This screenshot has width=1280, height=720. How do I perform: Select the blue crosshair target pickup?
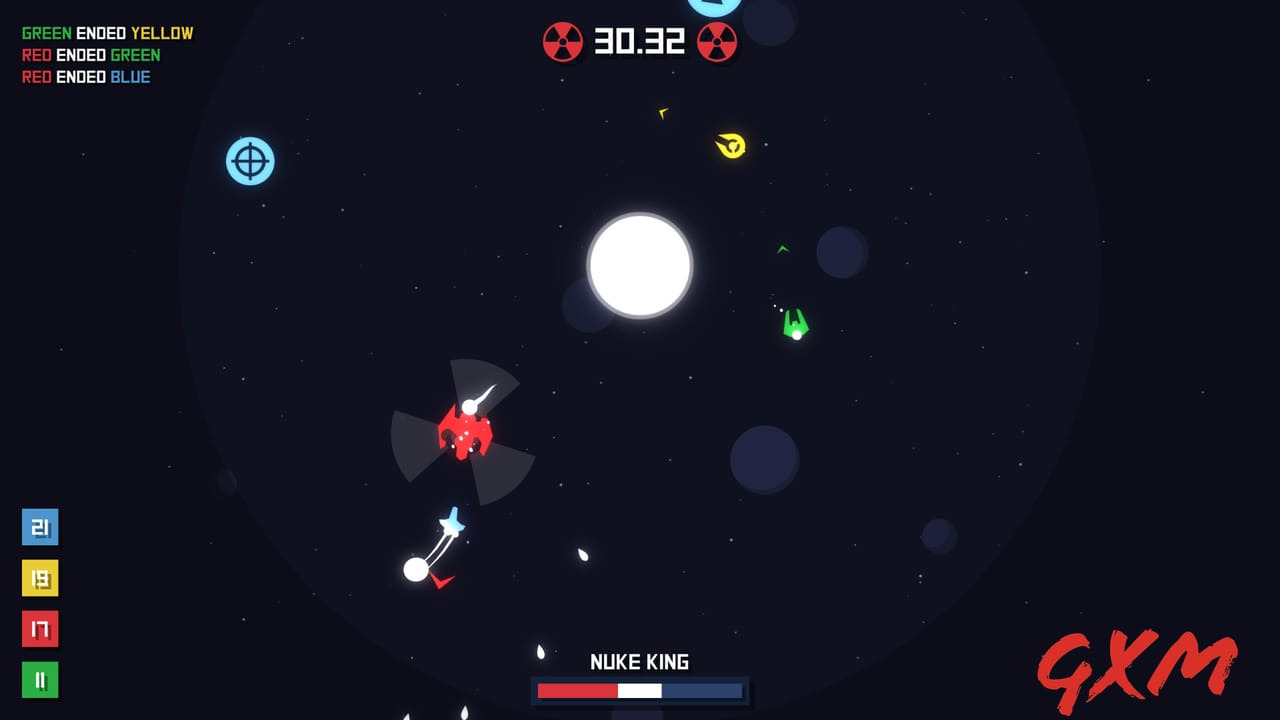click(x=250, y=160)
